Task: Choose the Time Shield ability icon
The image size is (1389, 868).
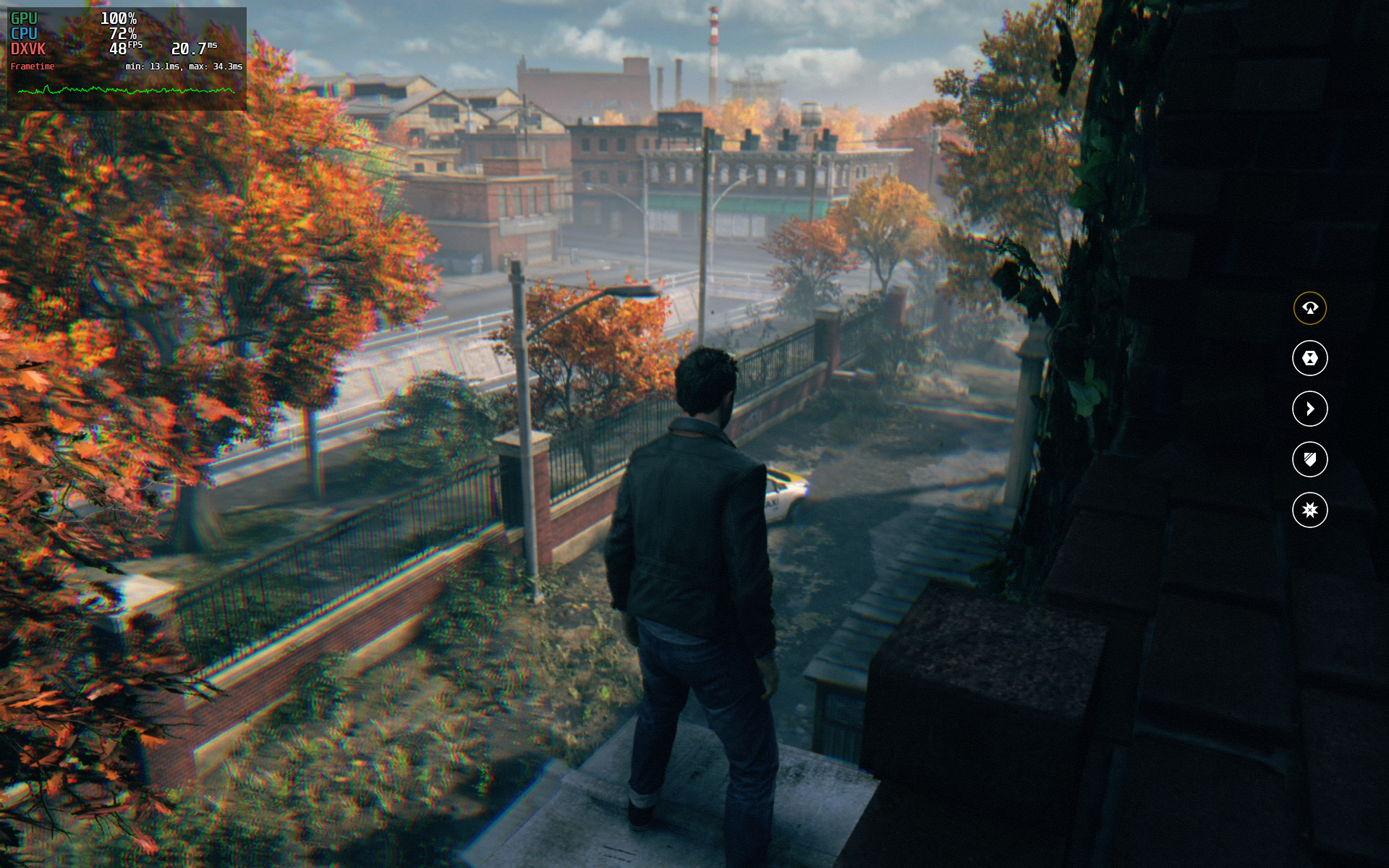Action: (1309, 459)
